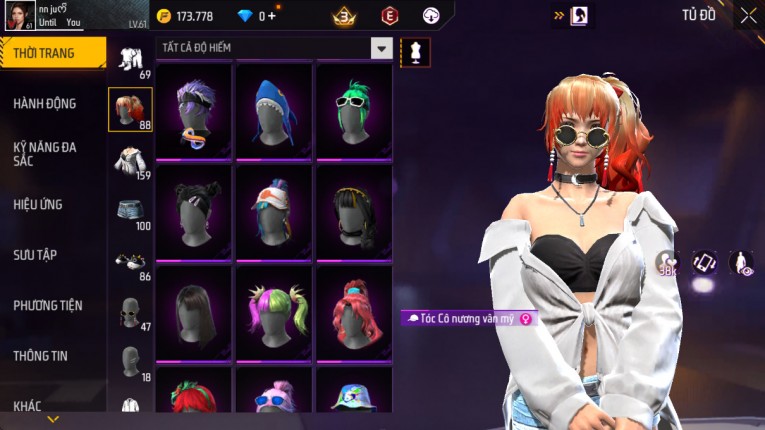Open the shoes subcategory with 86 items

pyautogui.click(x=130, y=262)
